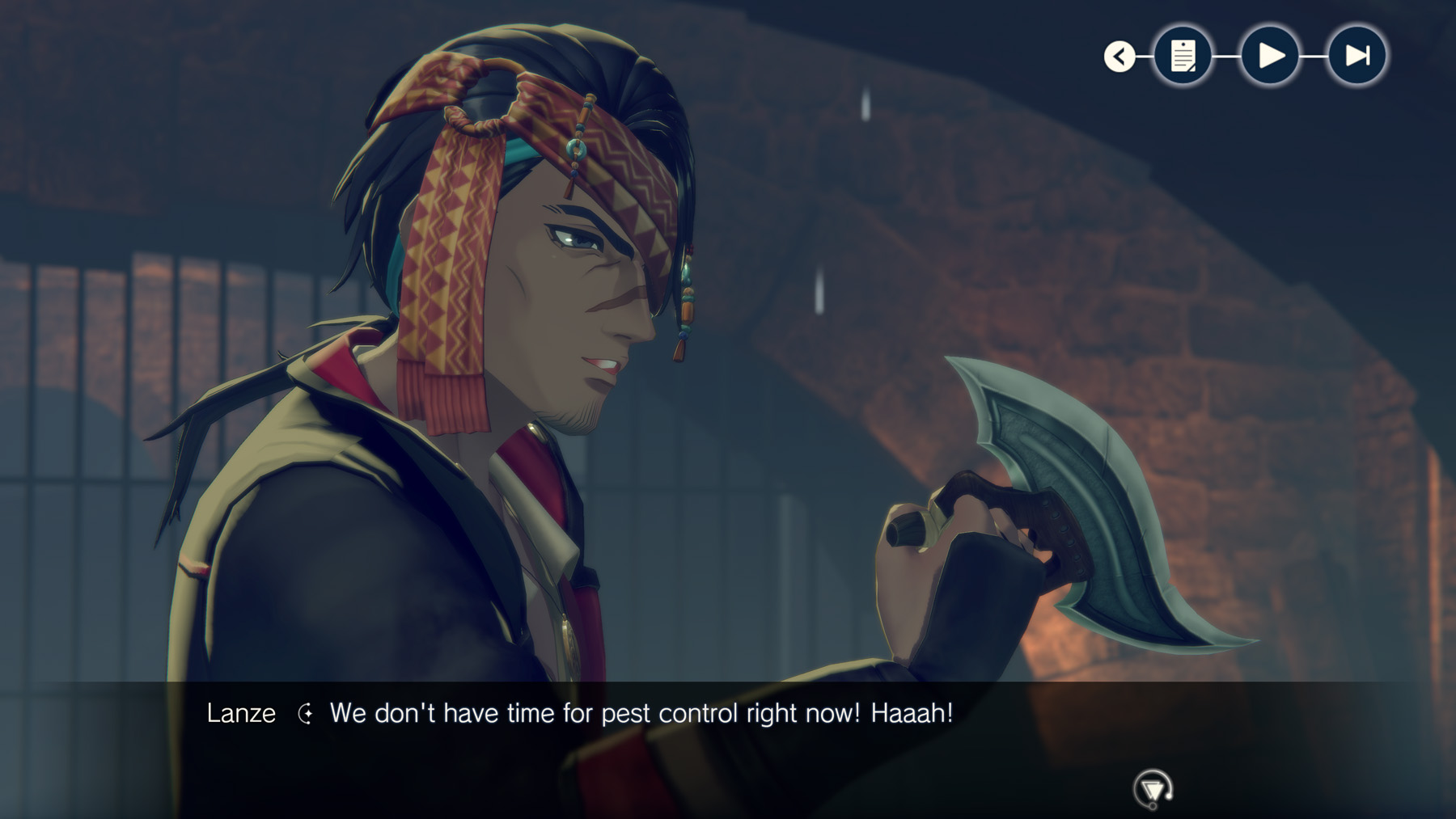This screenshot has width=1456, height=819.
Task: Open the dialogue log
Action: pyautogui.click(x=1183, y=56)
